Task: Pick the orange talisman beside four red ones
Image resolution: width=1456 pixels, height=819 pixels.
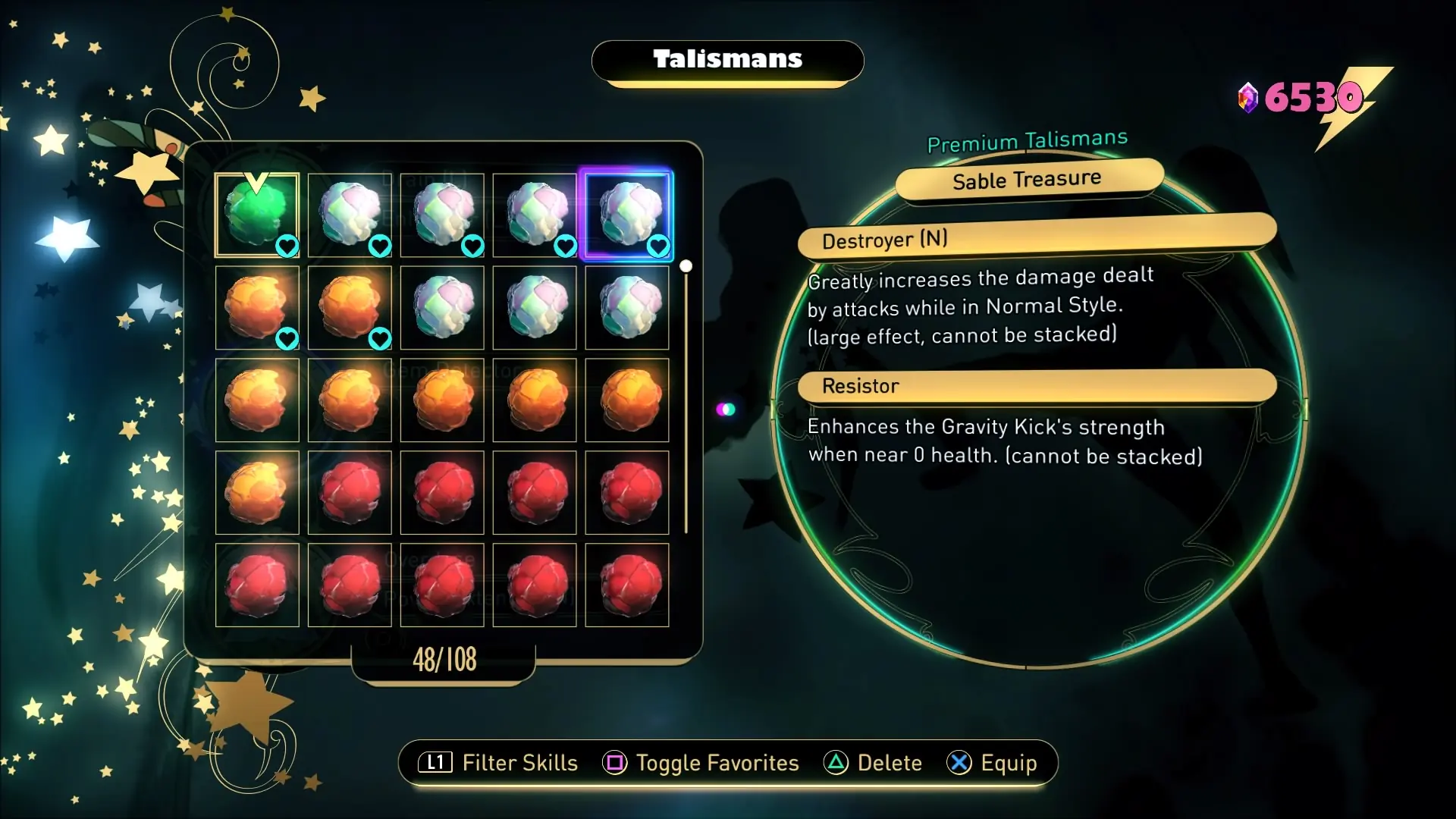Action: pos(257,493)
